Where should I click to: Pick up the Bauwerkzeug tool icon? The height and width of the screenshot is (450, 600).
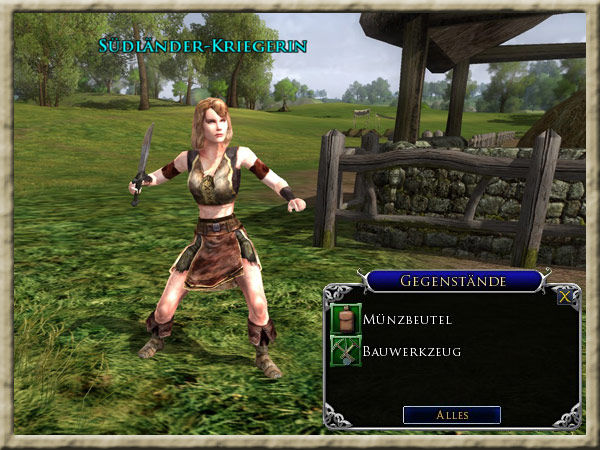[x=345, y=351]
